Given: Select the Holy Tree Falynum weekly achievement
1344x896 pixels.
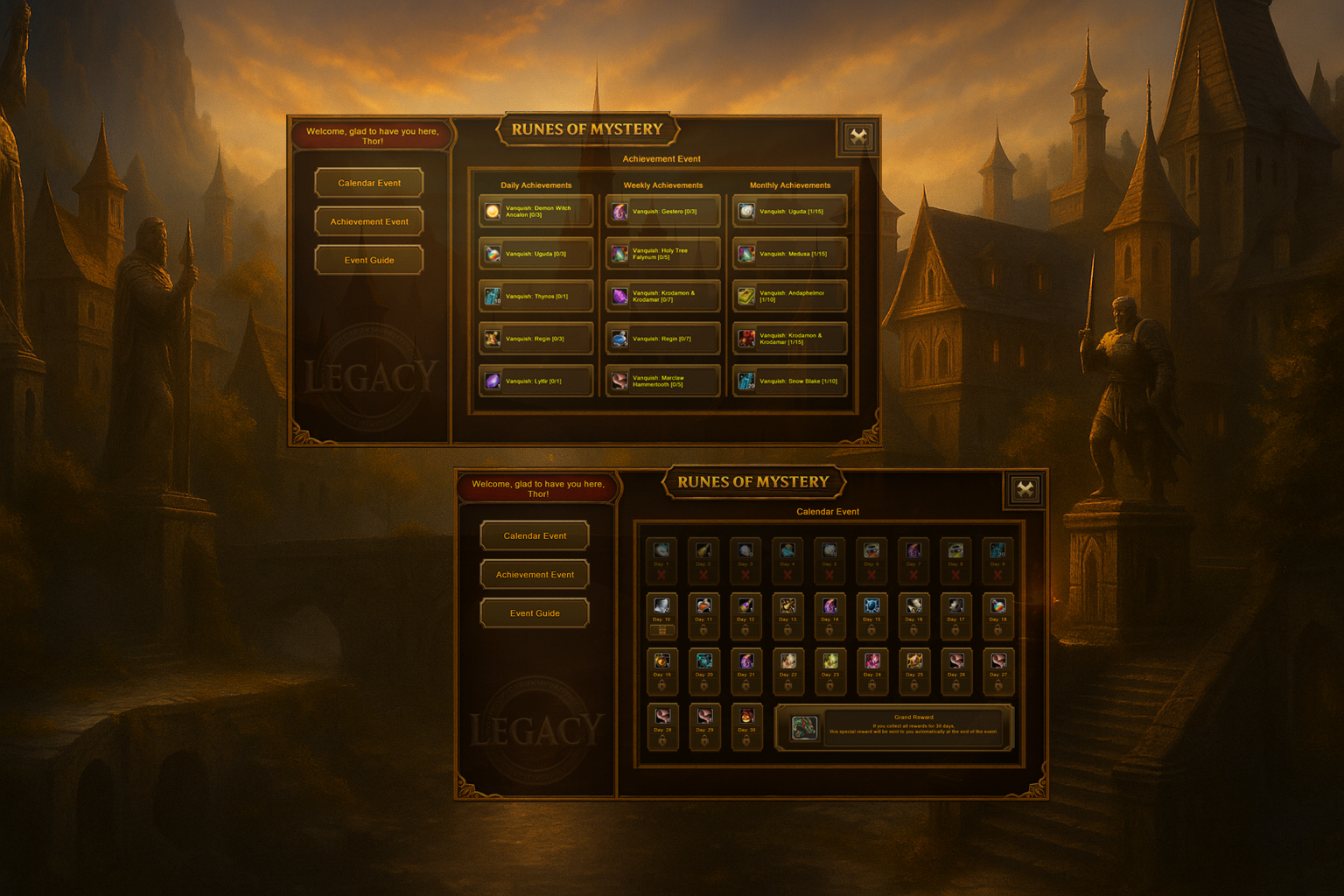Looking at the screenshot, I should [663, 254].
